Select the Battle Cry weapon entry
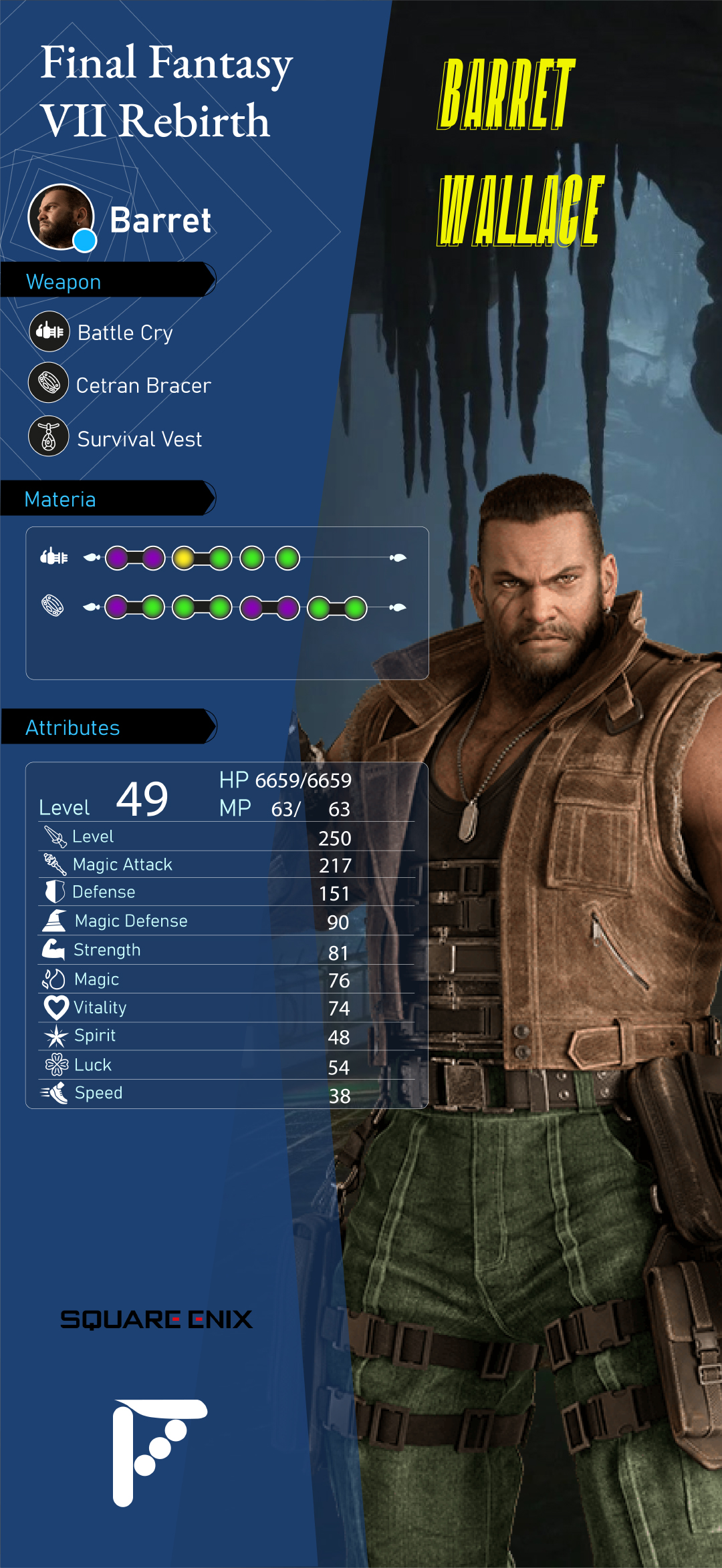Image resolution: width=722 pixels, height=1568 pixels. click(125, 332)
